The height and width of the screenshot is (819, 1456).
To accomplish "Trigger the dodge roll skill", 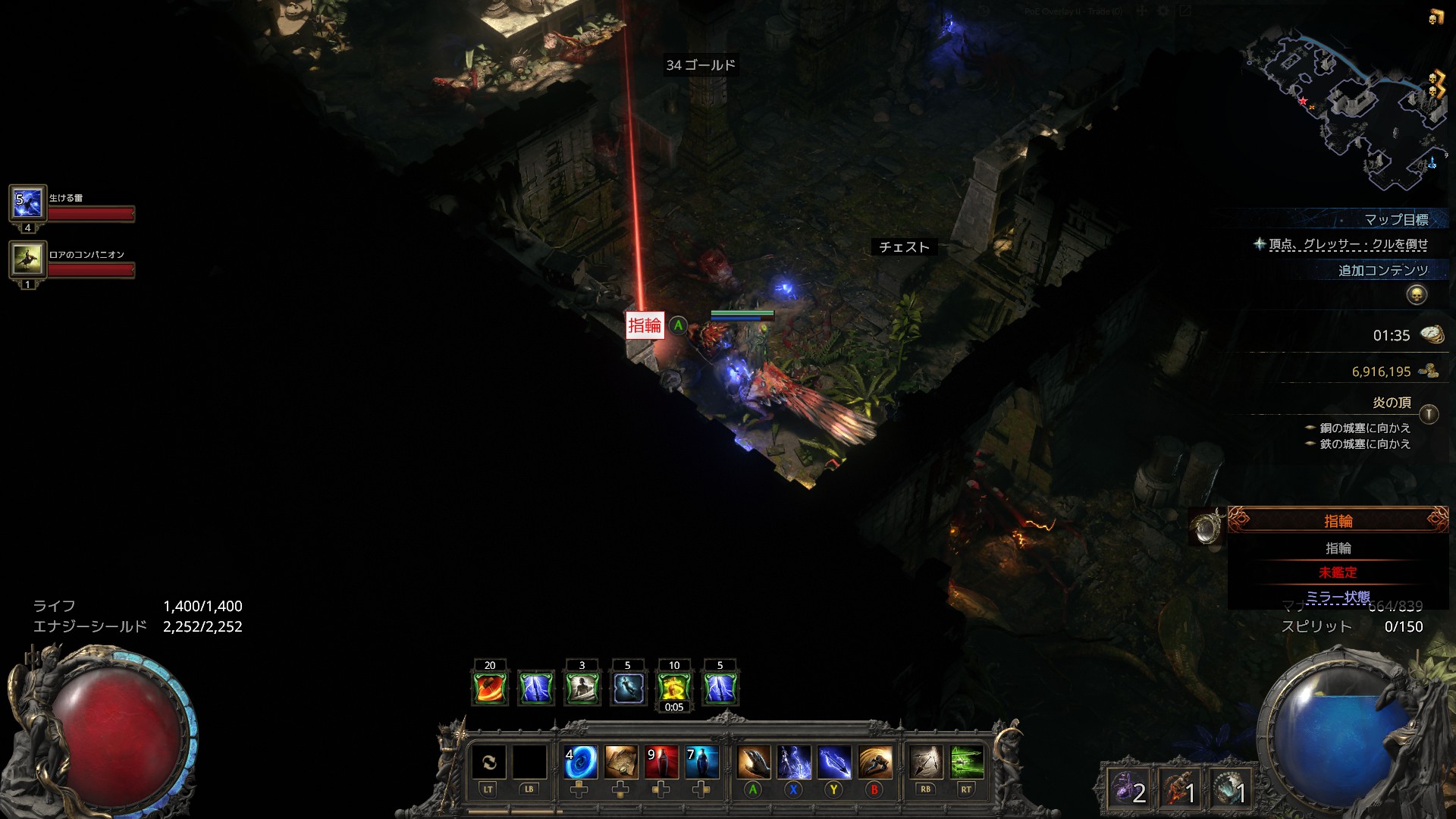I will click(874, 762).
